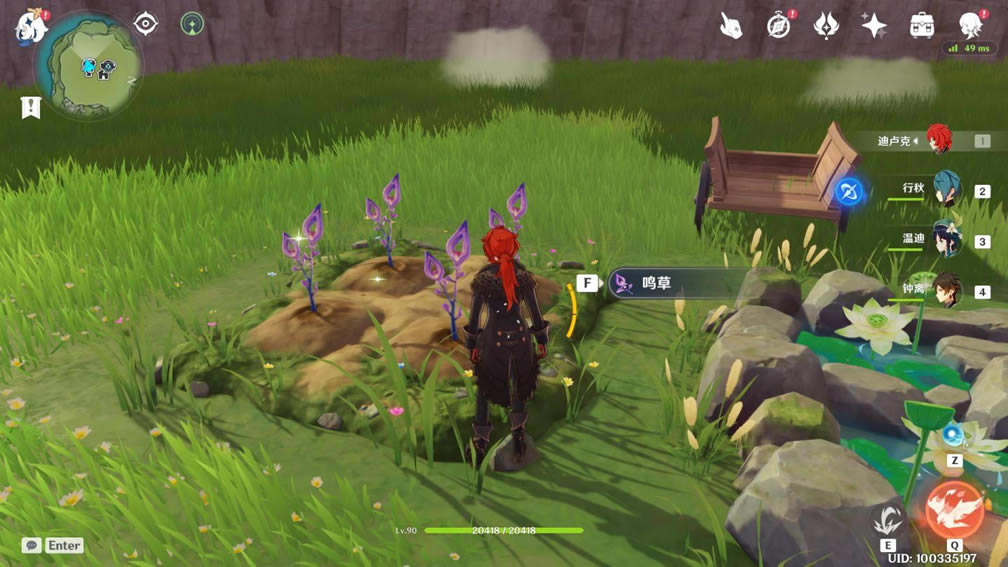Screen dimensions: 1008x567
Task: Open the chat bubble icon
Action: [x=32, y=545]
